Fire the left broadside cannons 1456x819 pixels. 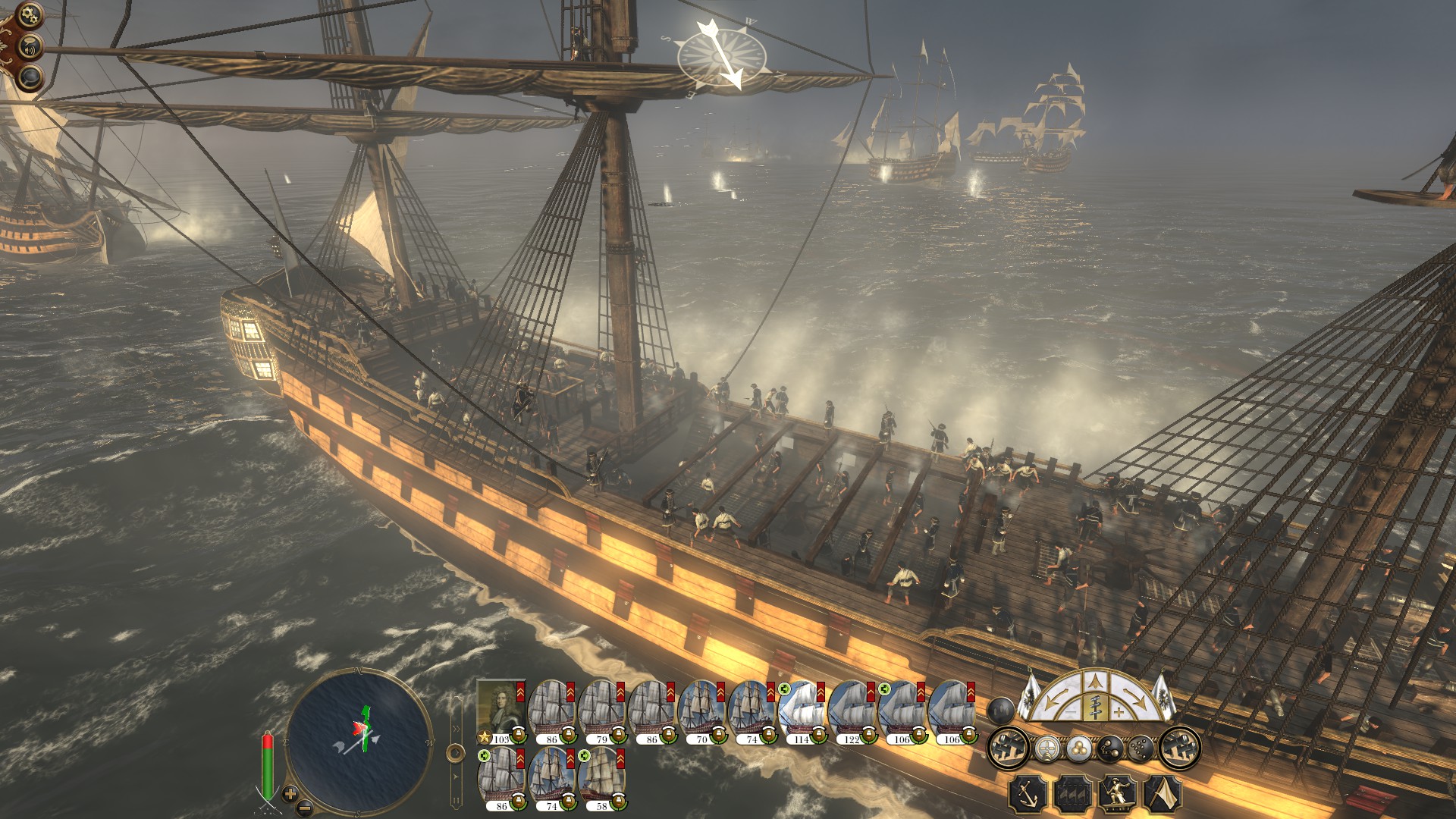pyautogui.click(x=1008, y=748)
